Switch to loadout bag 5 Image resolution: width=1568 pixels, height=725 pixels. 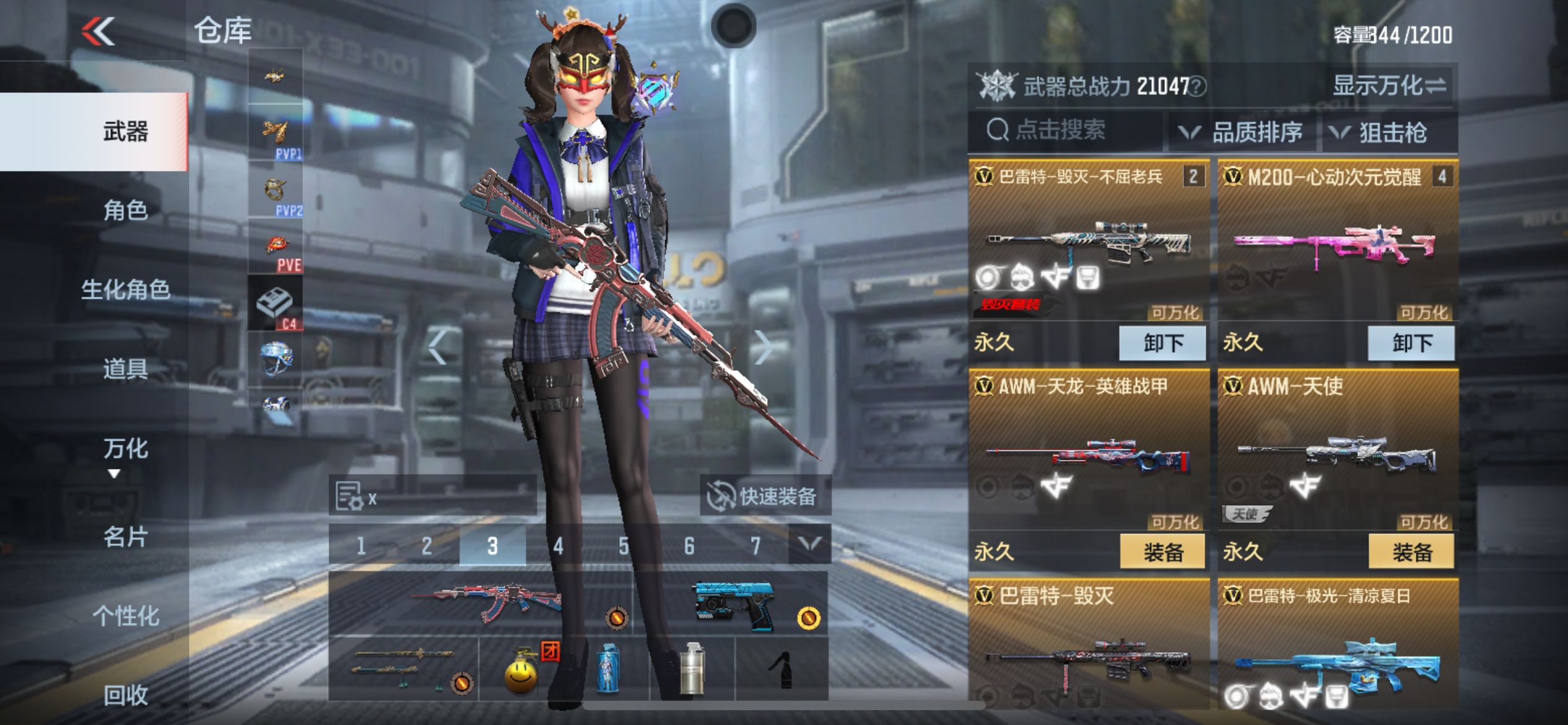[x=624, y=546]
